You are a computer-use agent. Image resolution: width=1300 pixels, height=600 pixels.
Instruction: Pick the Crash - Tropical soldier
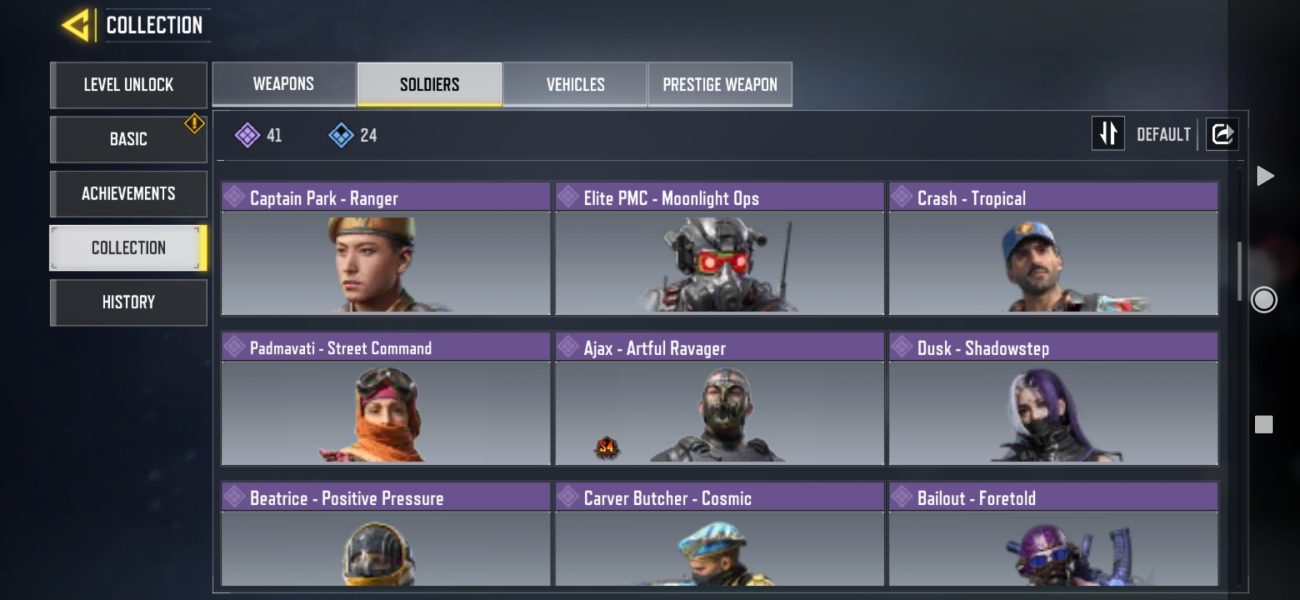pyautogui.click(x=1053, y=250)
